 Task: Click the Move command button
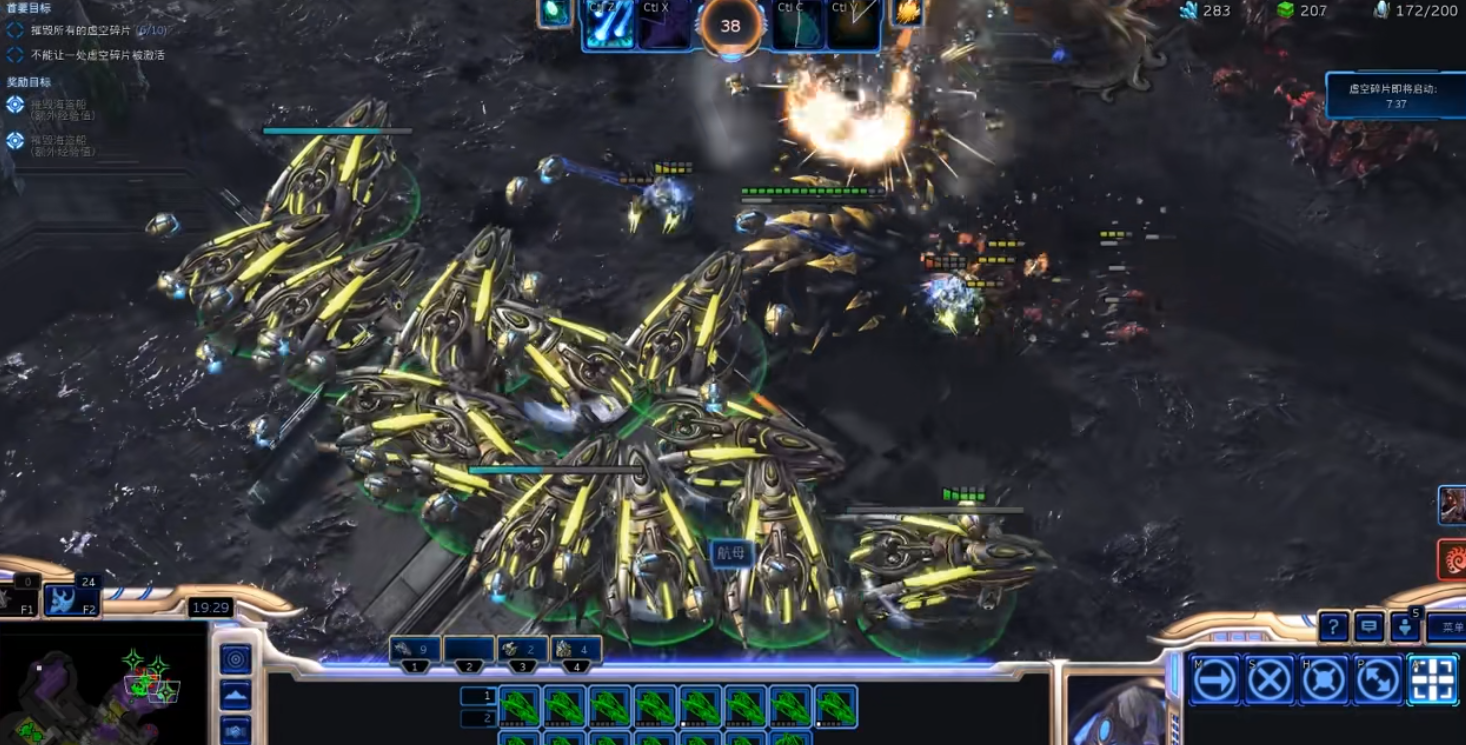tap(1215, 681)
